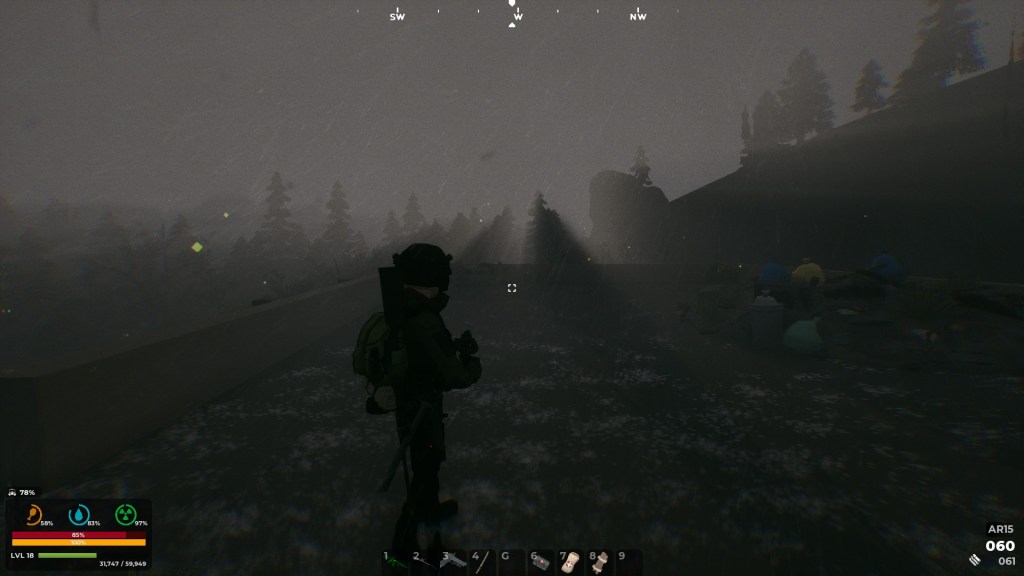
Task: Select the thin stick in hotbar slot 4
Action: point(483,562)
